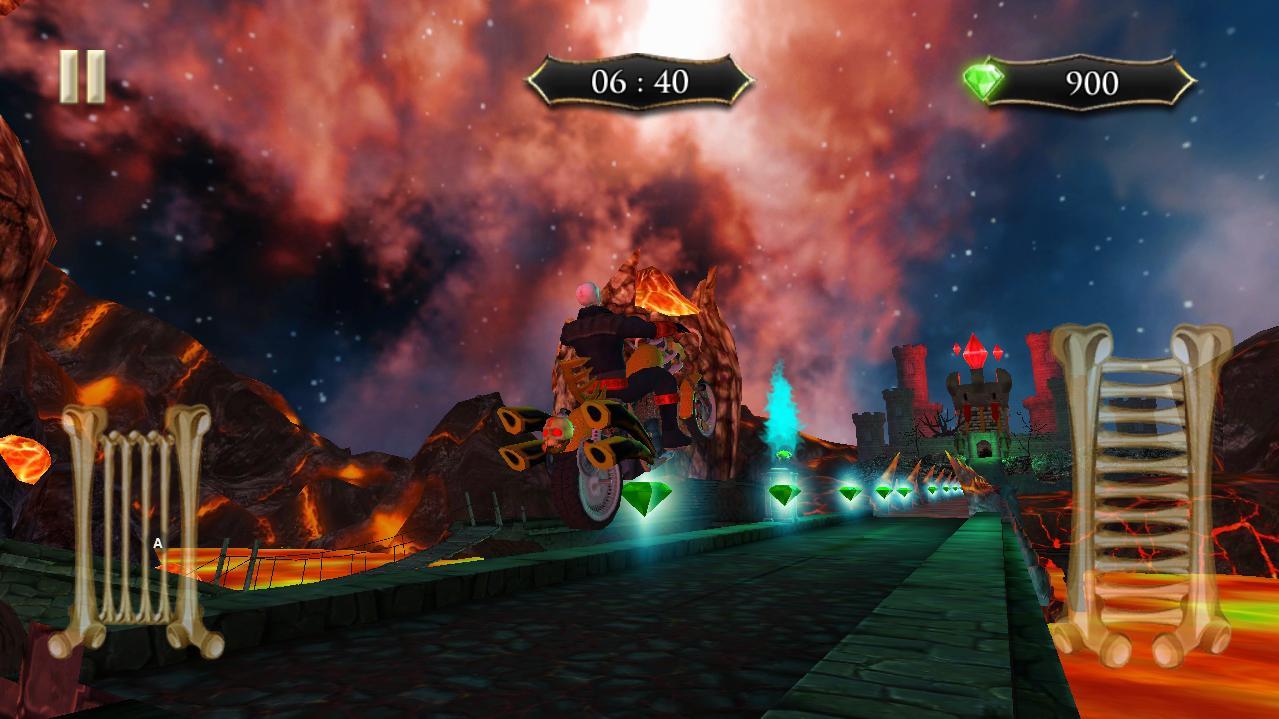
Task: Tap the left bone brake pedal
Action: tap(137, 530)
